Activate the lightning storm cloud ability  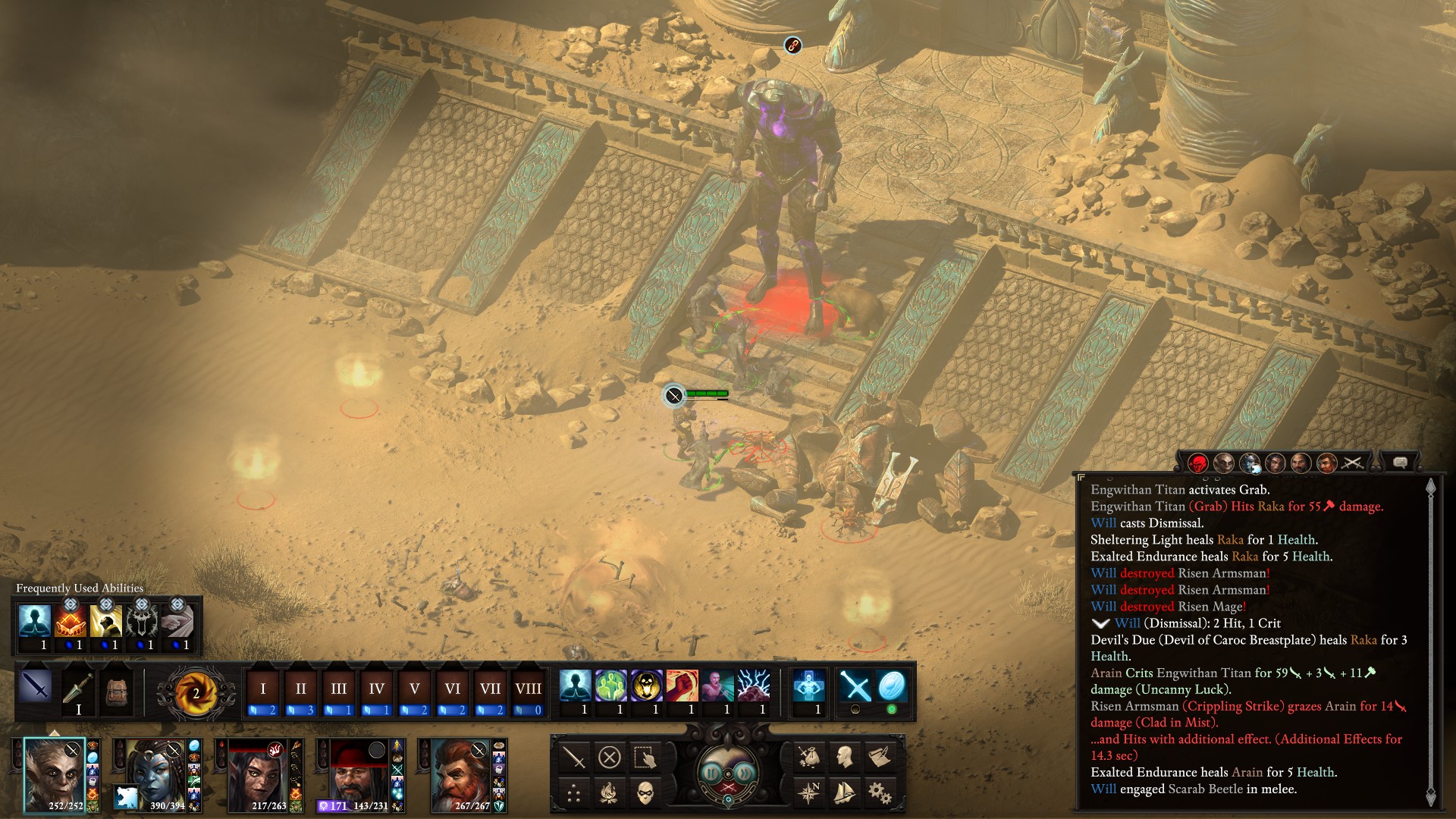tap(753, 686)
